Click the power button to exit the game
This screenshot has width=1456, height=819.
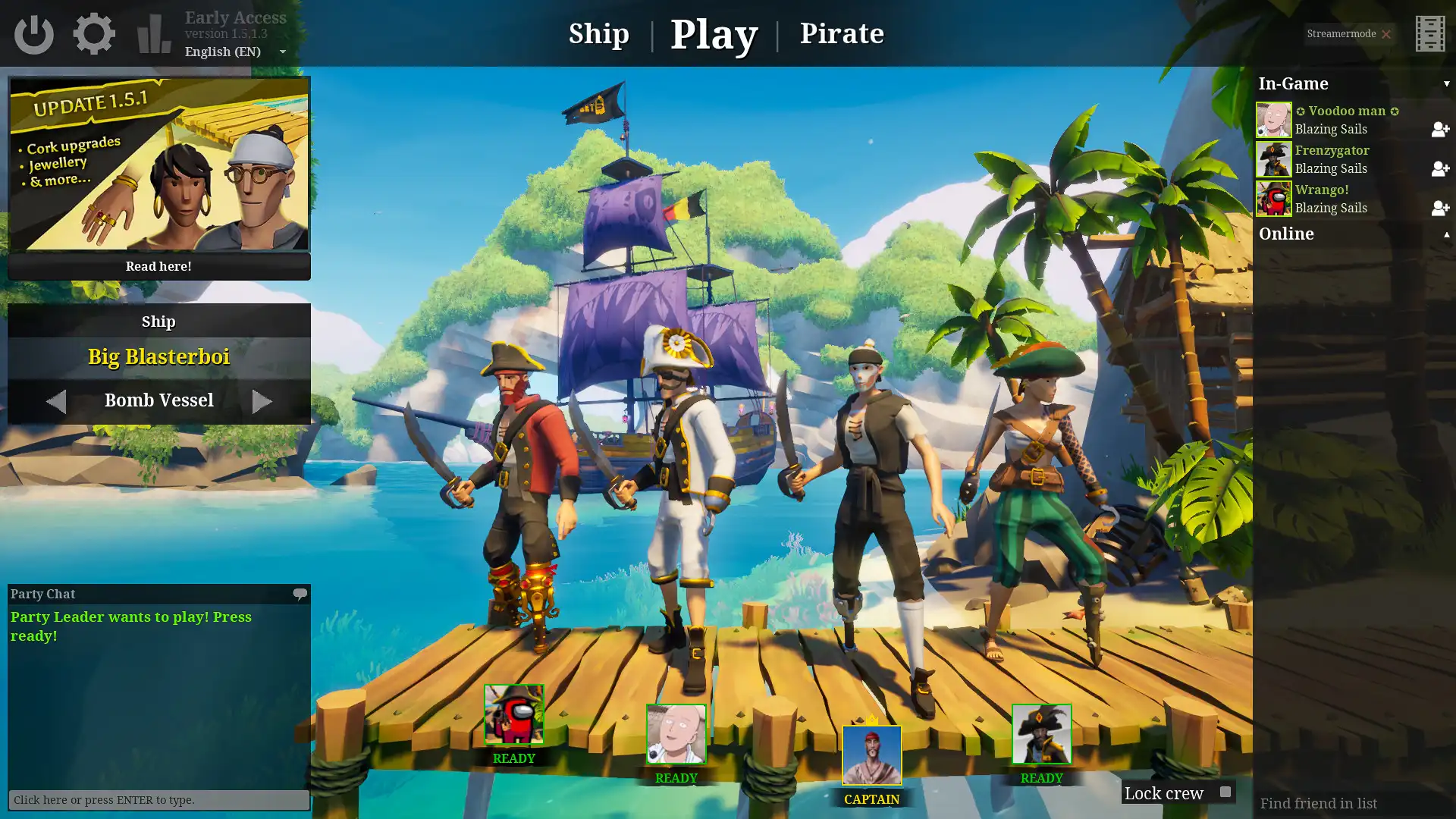[x=35, y=33]
